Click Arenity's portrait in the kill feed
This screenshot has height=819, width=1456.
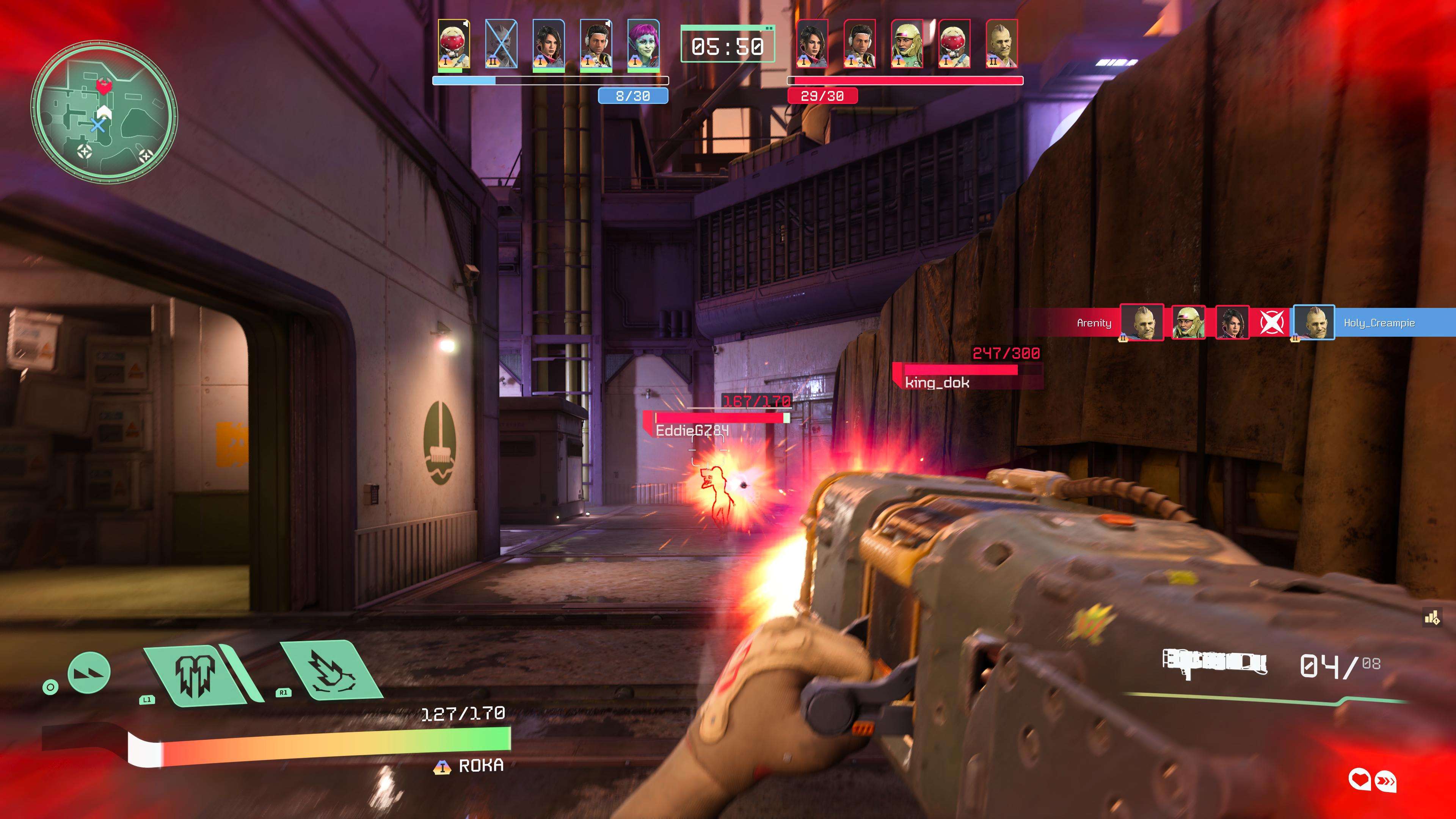[1142, 323]
